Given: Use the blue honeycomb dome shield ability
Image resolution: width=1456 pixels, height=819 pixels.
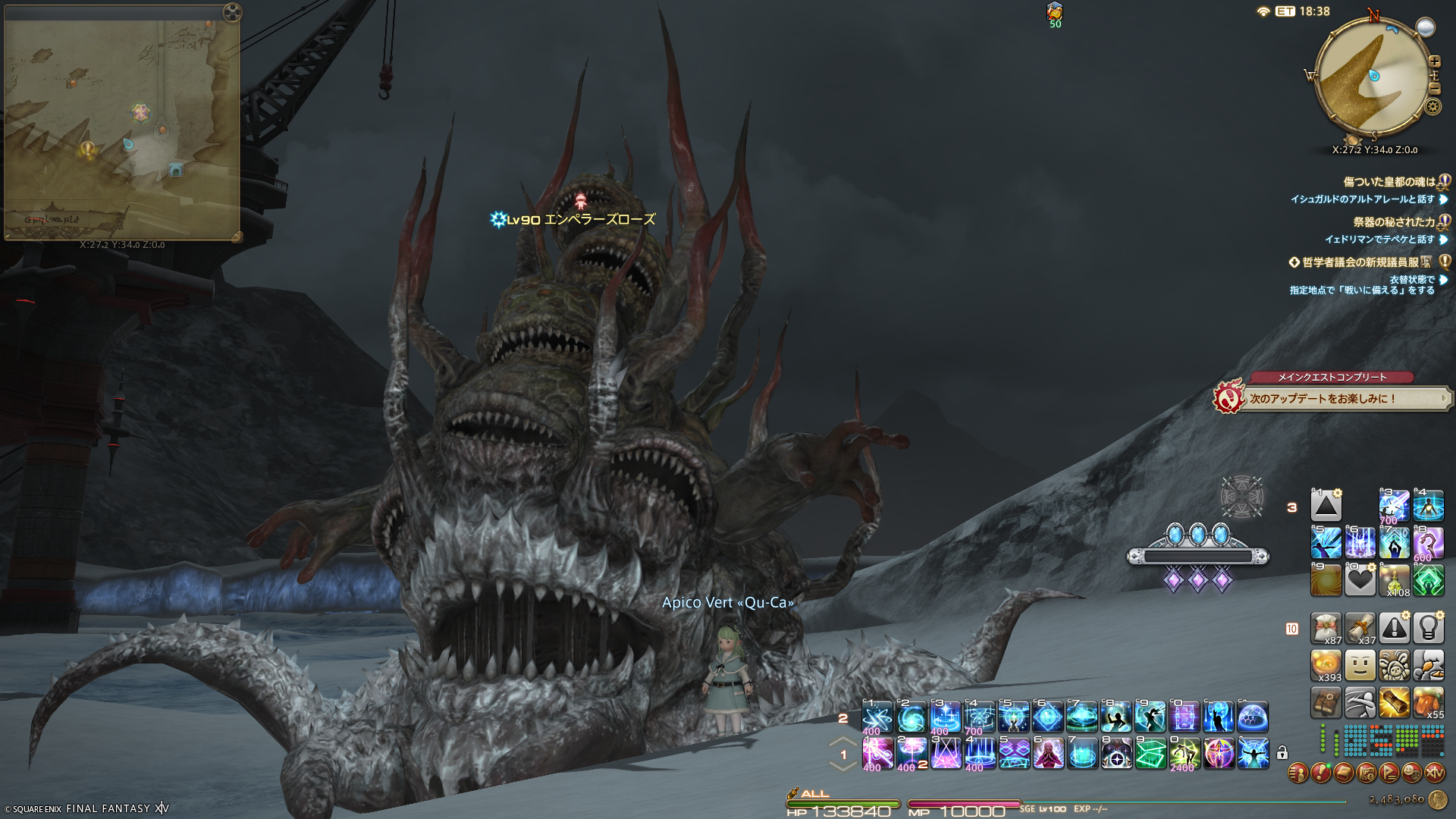Looking at the screenshot, I should click(1253, 717).
